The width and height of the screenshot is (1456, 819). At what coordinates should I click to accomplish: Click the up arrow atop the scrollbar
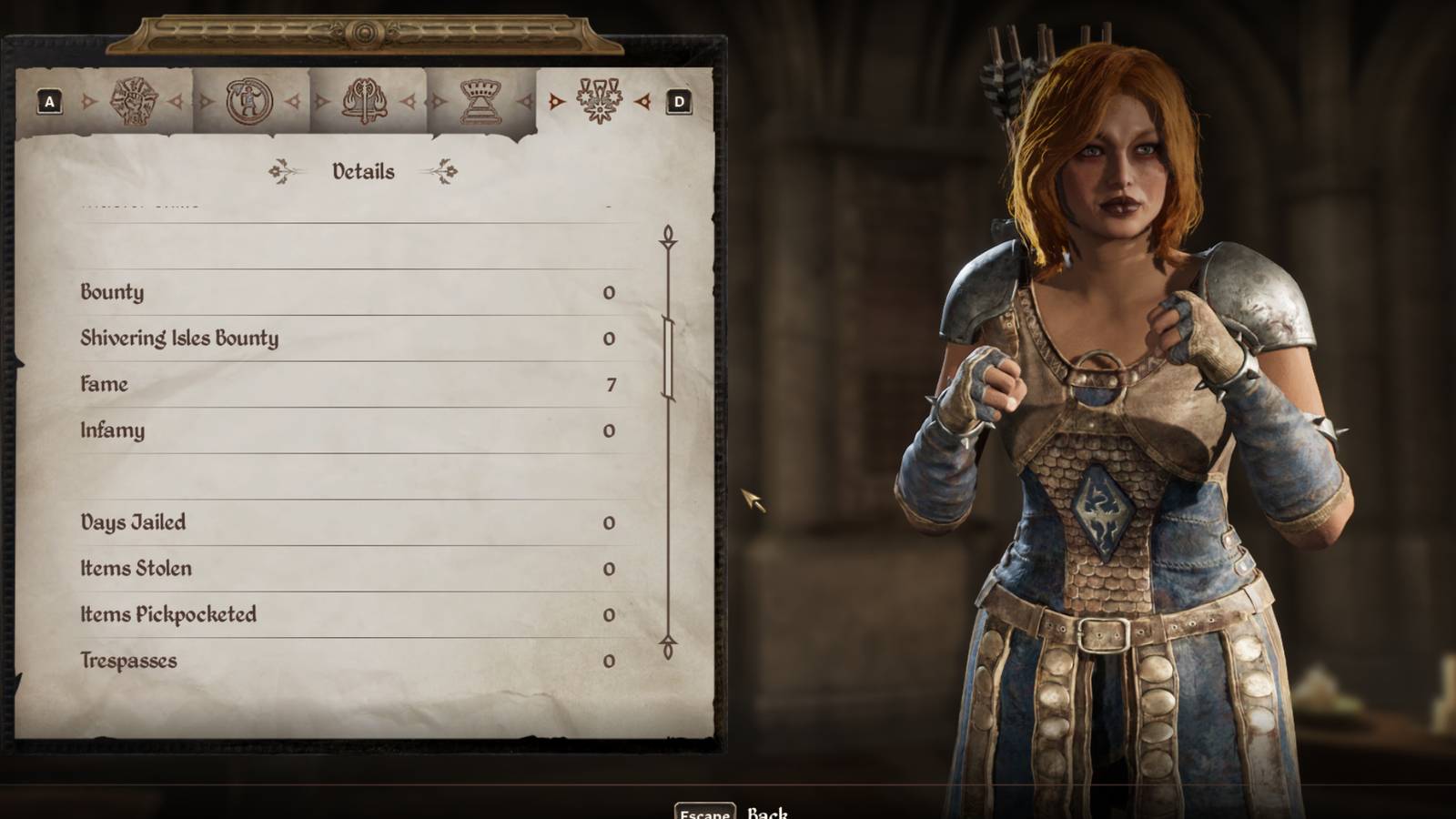pyautogui.click(x=669, y=237)
